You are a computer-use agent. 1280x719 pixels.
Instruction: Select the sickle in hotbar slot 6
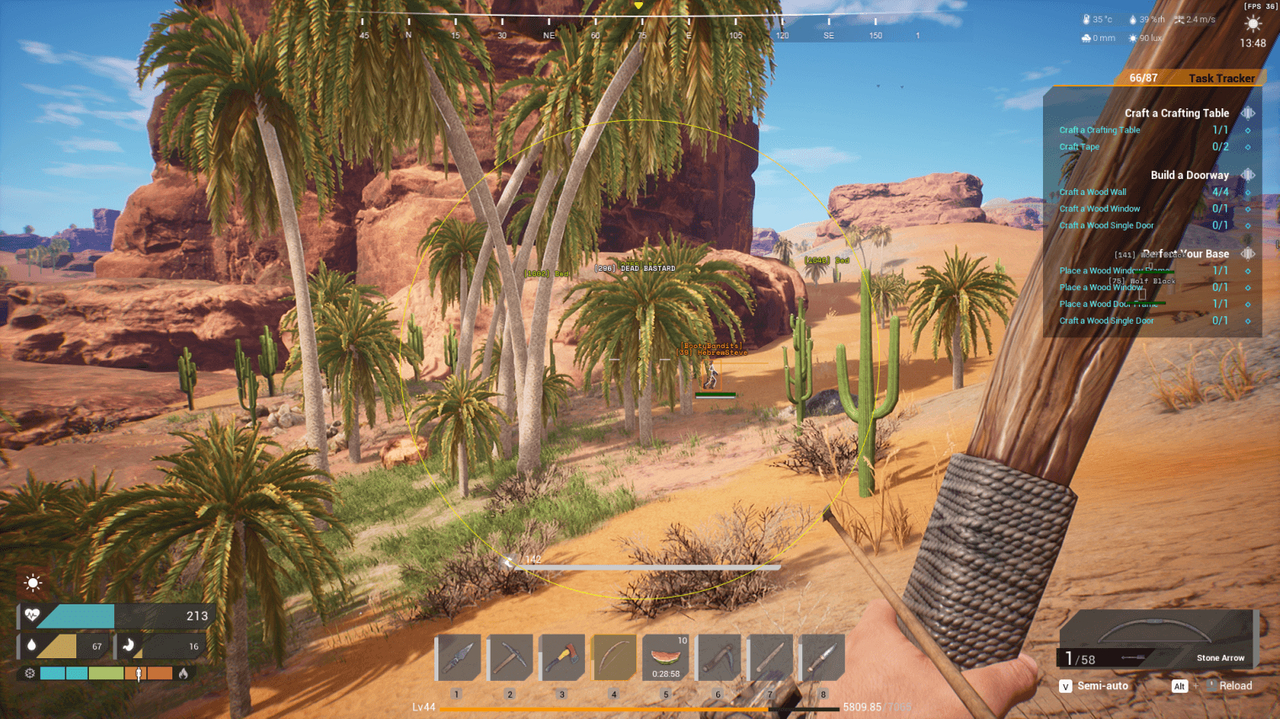coord(718,658)
